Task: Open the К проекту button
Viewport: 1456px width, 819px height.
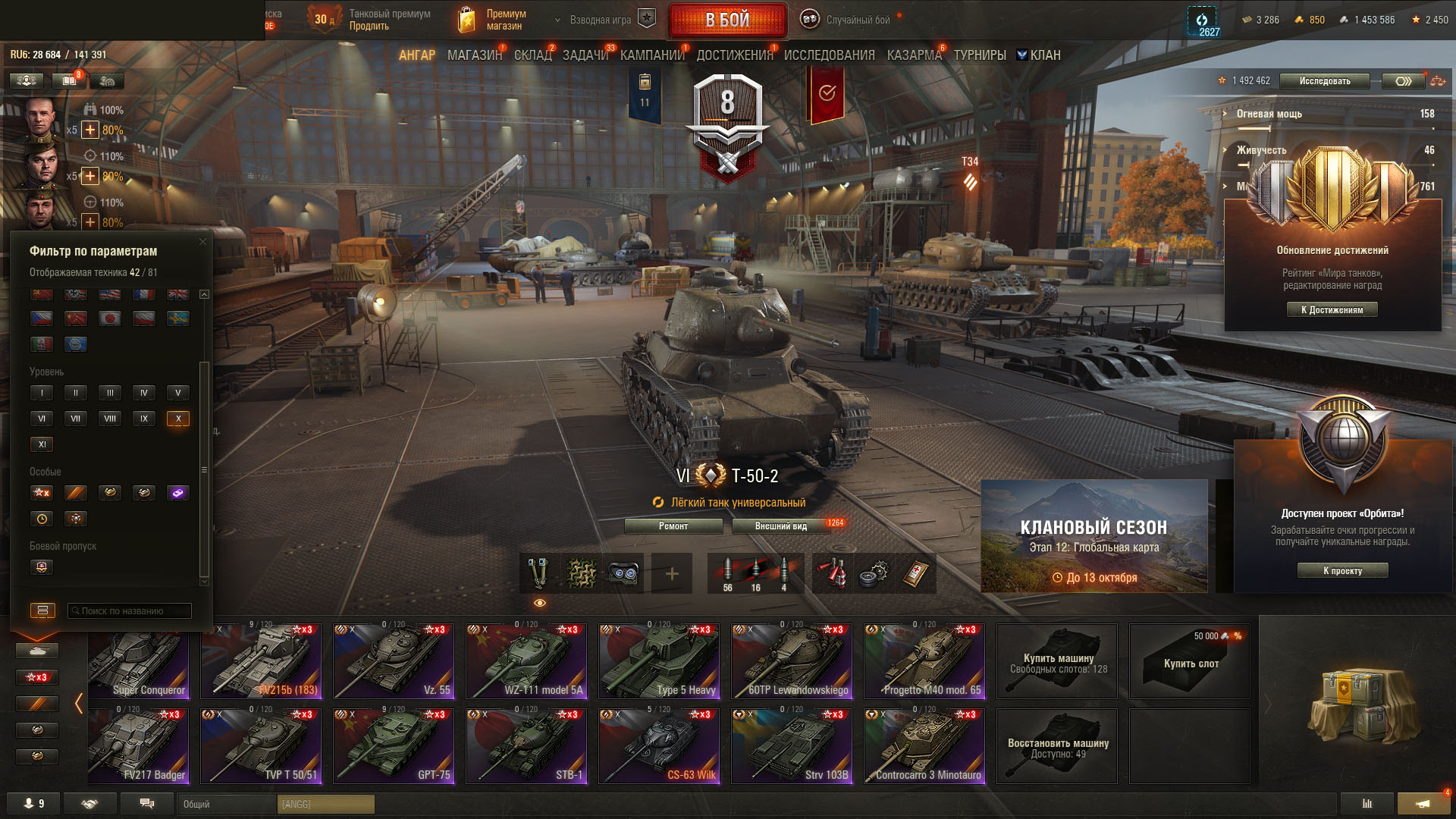Action: click(x=1342, y=571)
